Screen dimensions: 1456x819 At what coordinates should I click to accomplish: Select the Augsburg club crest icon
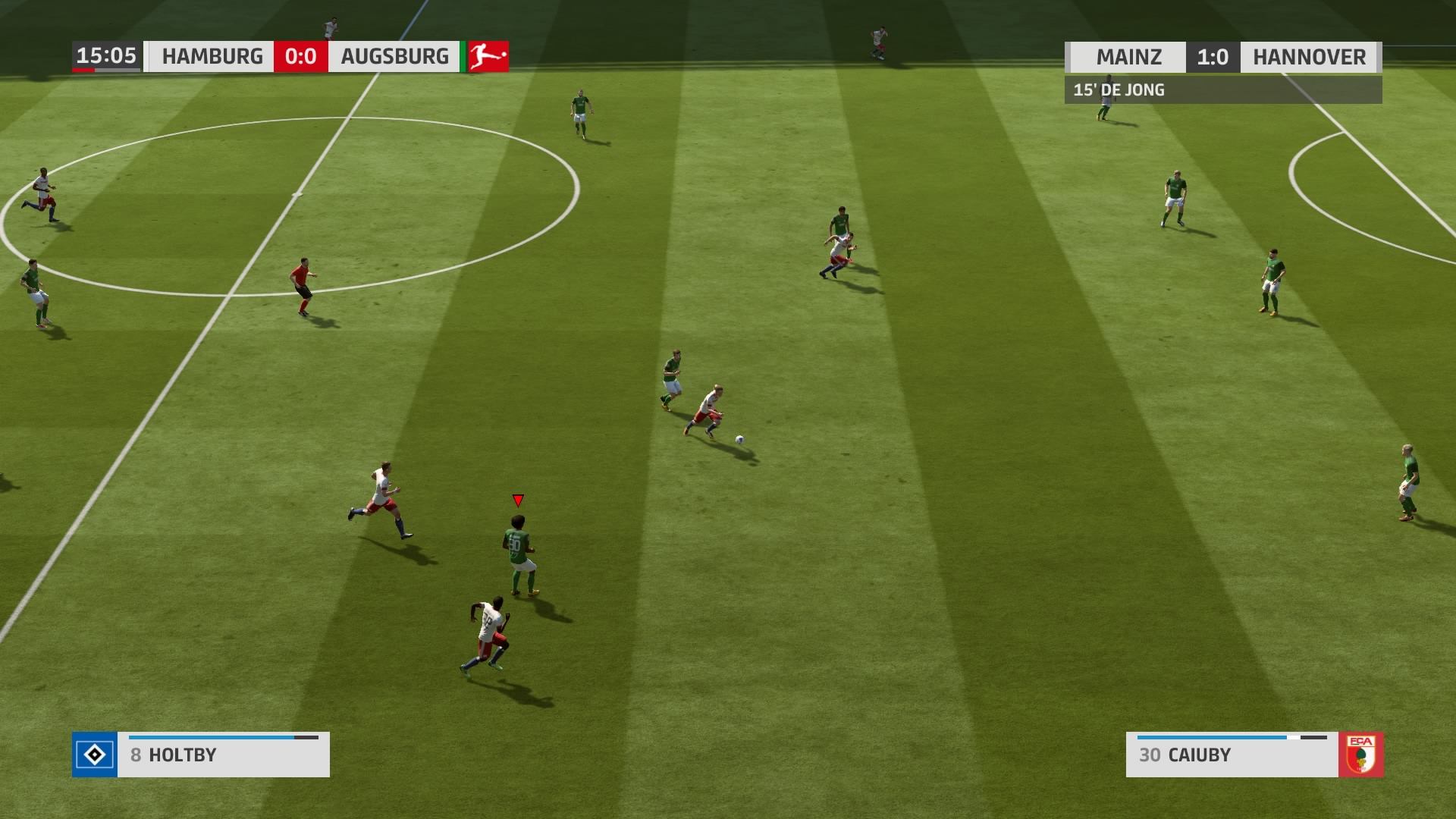pos(1361,755)
